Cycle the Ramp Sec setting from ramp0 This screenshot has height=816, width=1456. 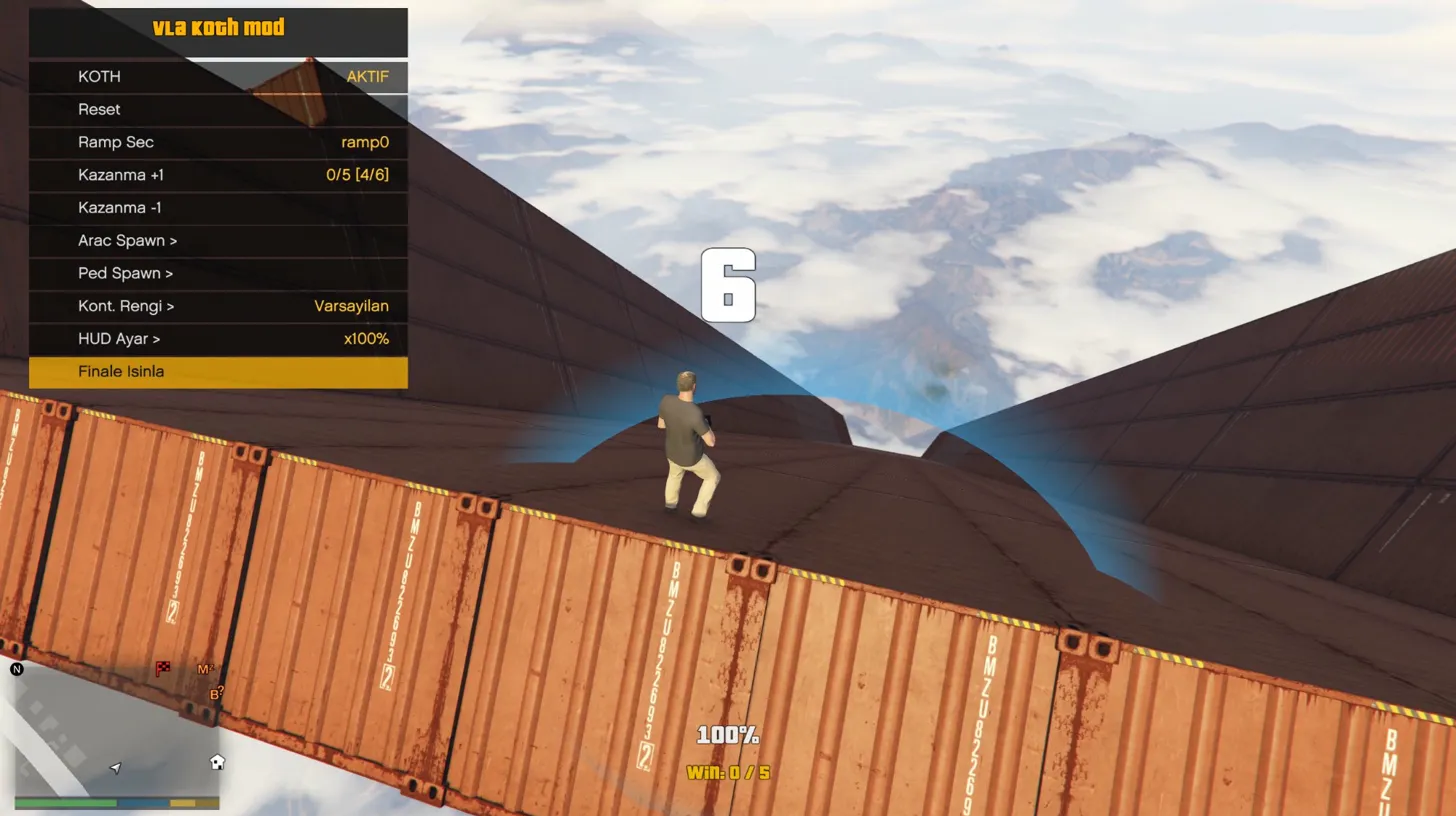click(x=218, y=142)
